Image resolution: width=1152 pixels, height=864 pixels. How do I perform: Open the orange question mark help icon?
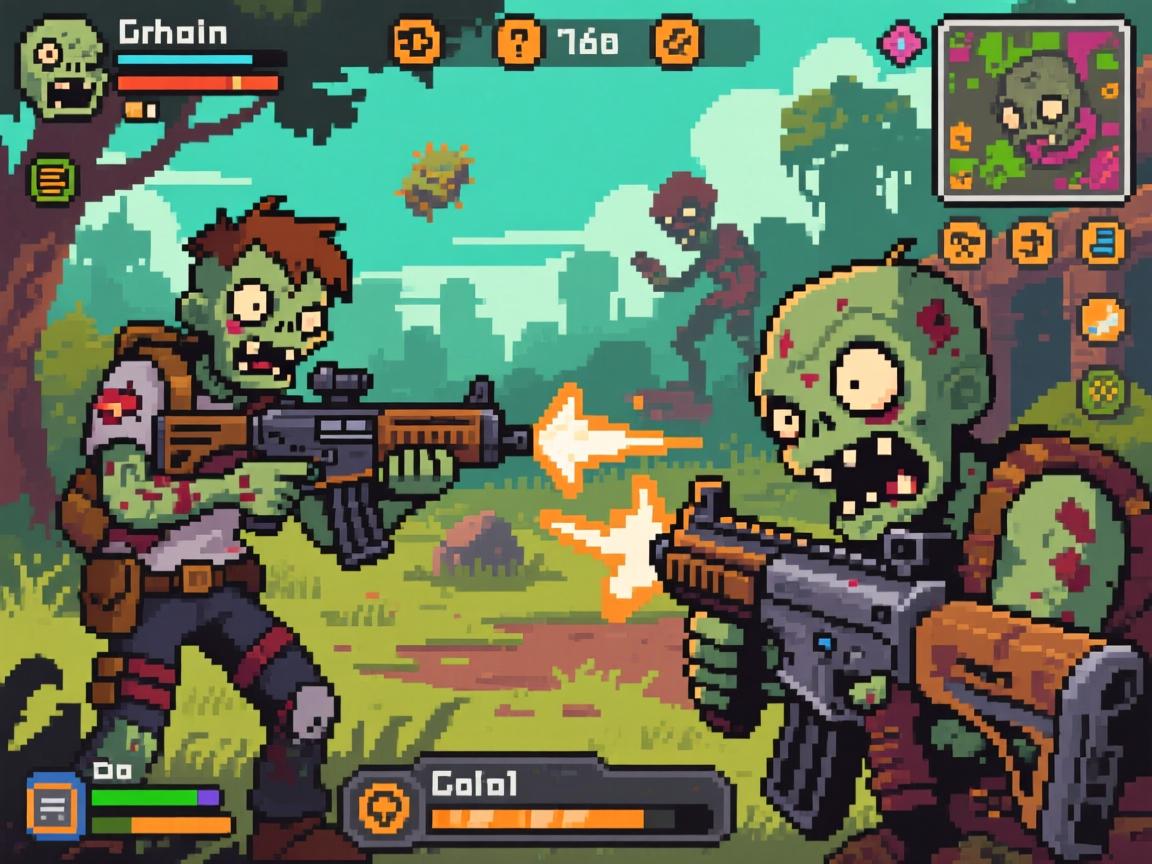click(519, 43)
